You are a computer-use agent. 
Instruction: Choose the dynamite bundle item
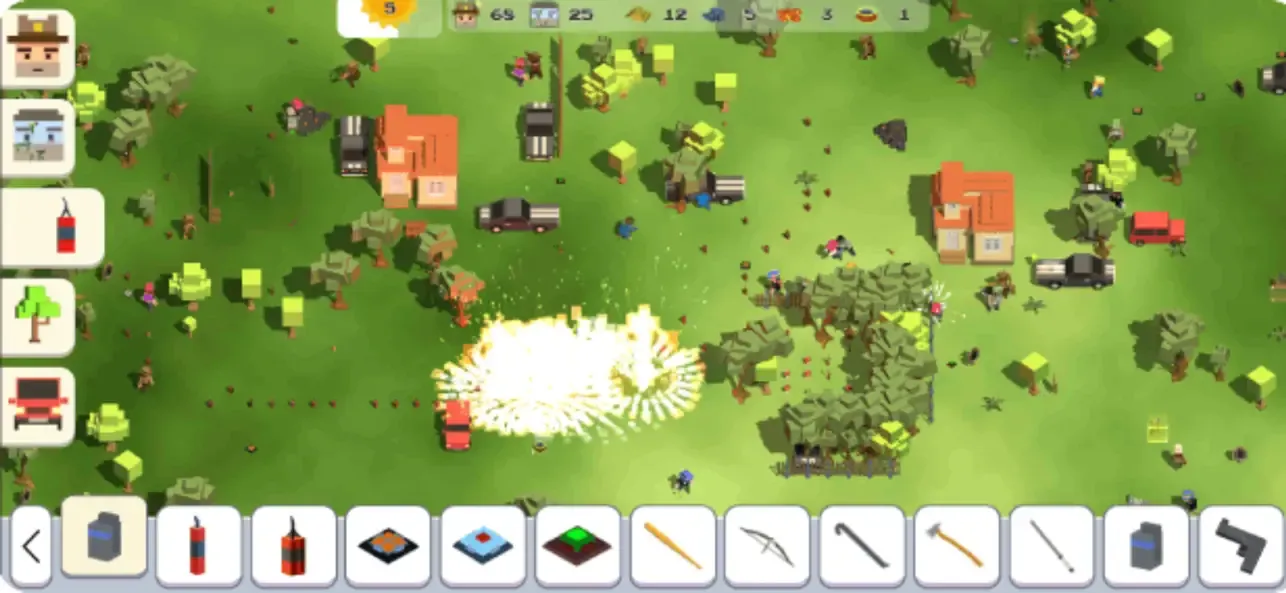click(x=293, y=547)
